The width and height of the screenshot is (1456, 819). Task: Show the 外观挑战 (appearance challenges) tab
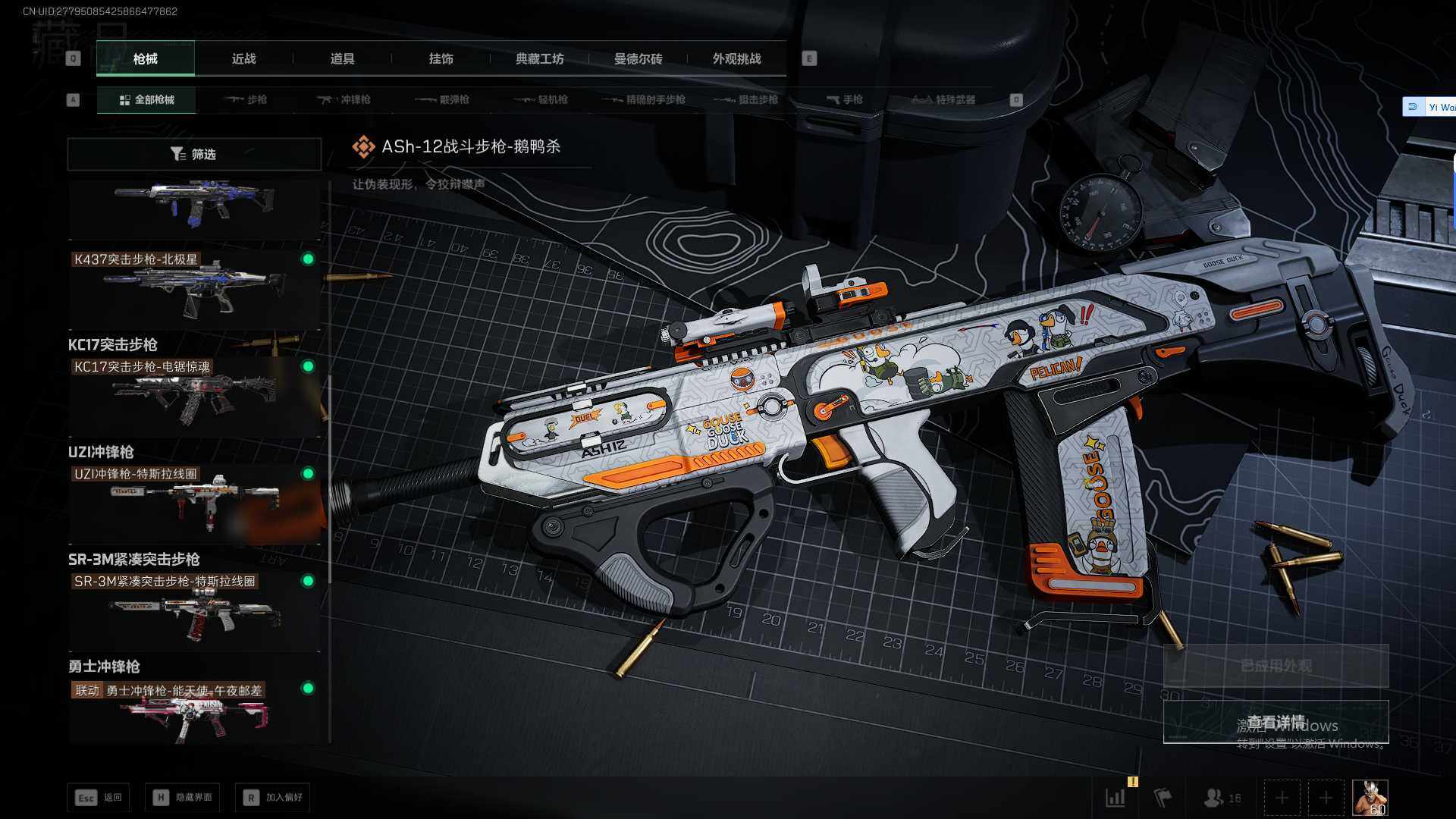point(736,58)
